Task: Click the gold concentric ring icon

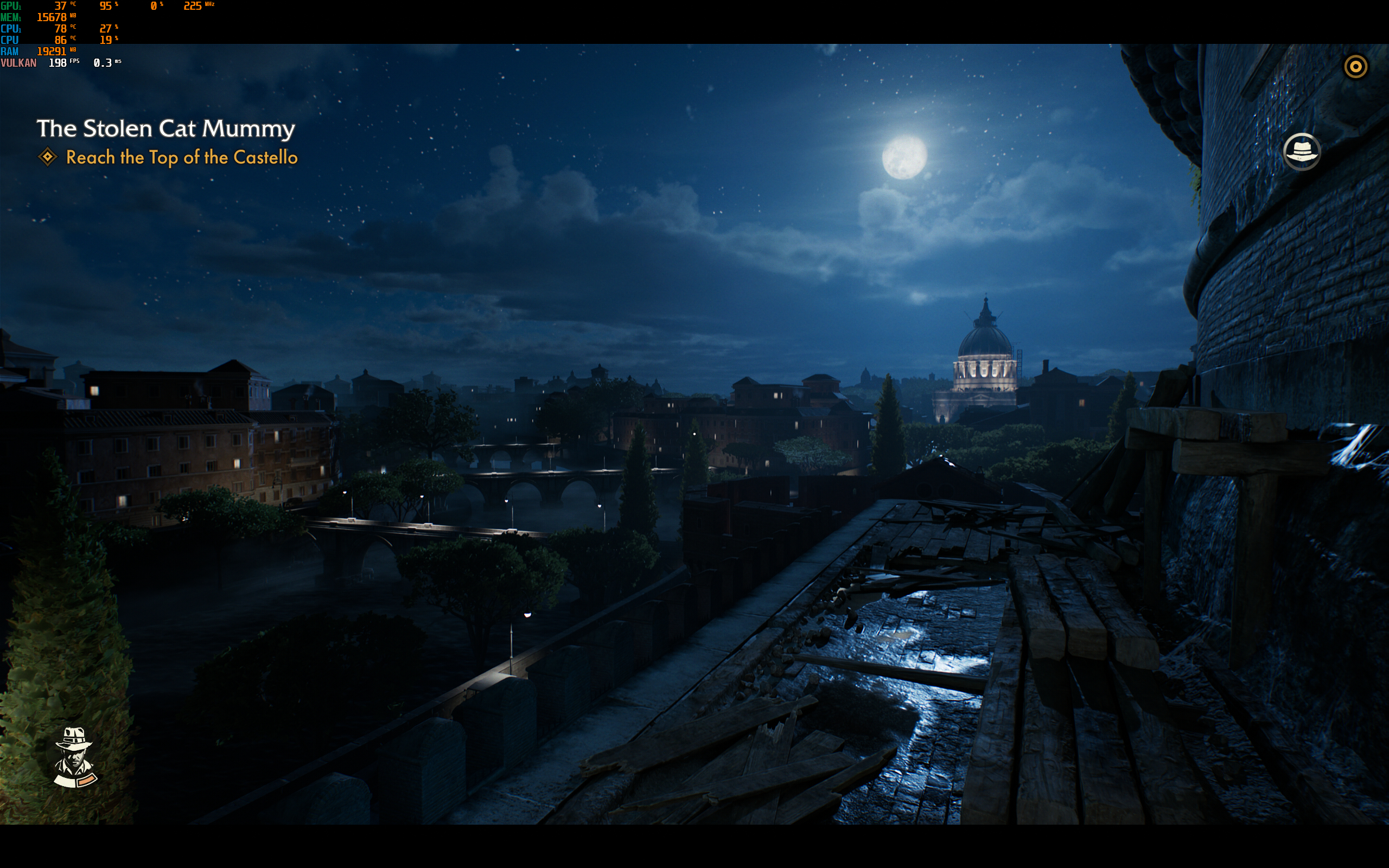Action: 1356,67
